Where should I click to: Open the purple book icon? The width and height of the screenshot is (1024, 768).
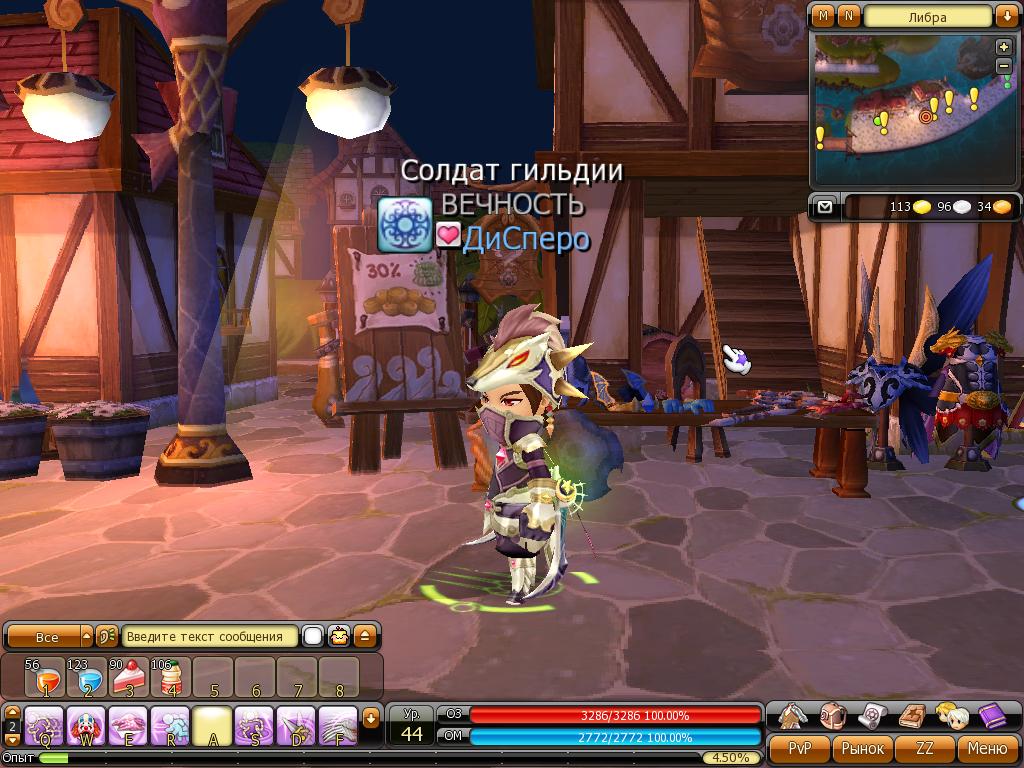(992, 714)
